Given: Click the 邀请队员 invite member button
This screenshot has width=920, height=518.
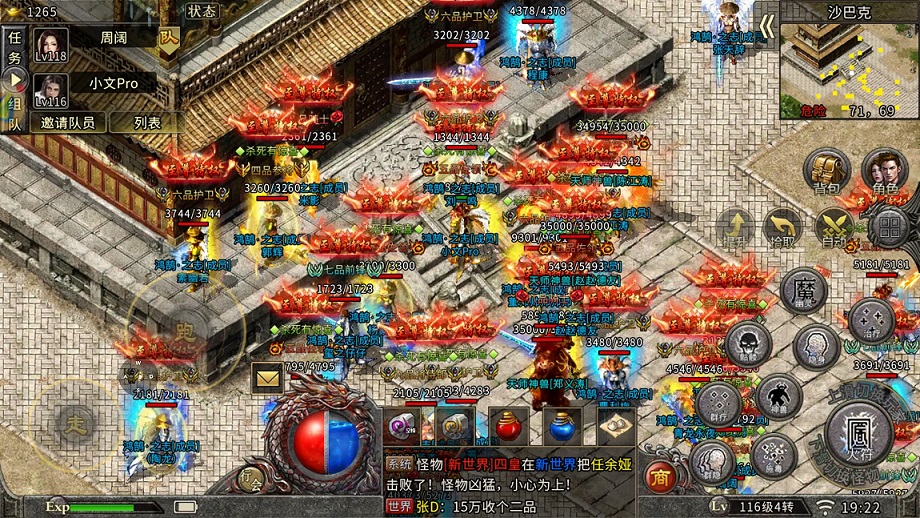Looking at the screenshot, I should [68, 122].
